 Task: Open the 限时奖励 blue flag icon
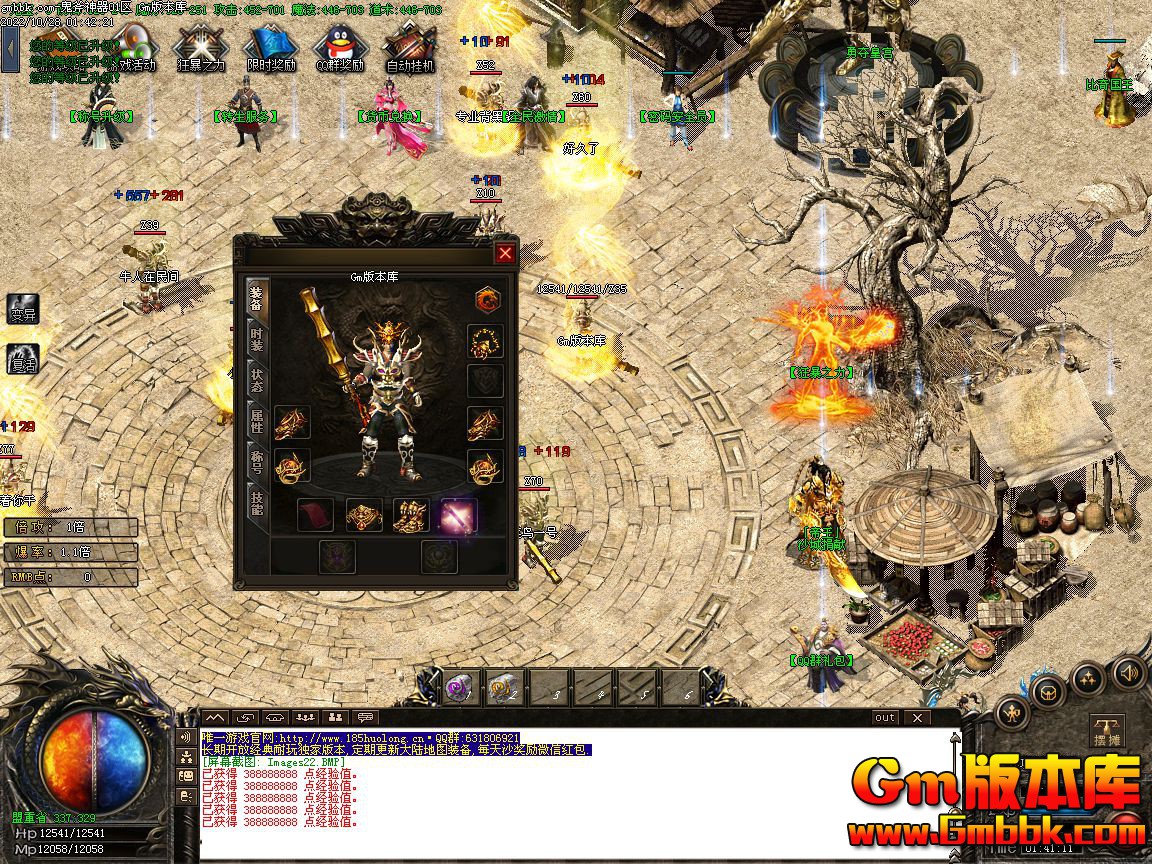point(271,47)
